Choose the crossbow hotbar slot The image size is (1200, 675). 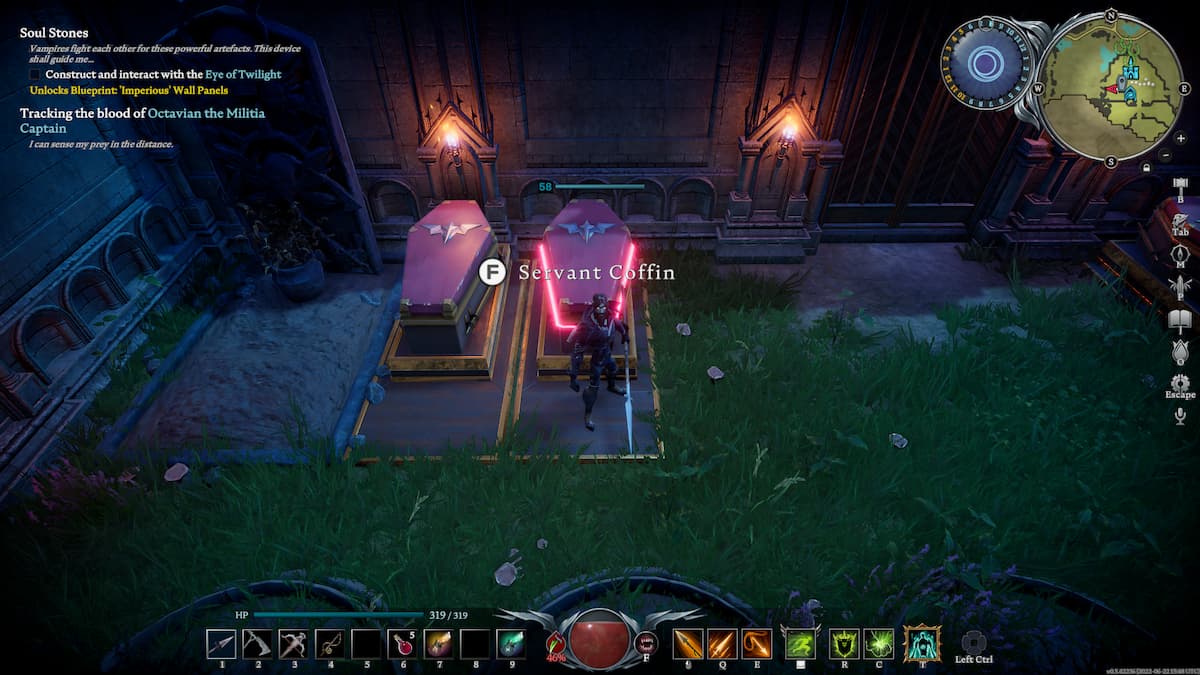point(329,643)
